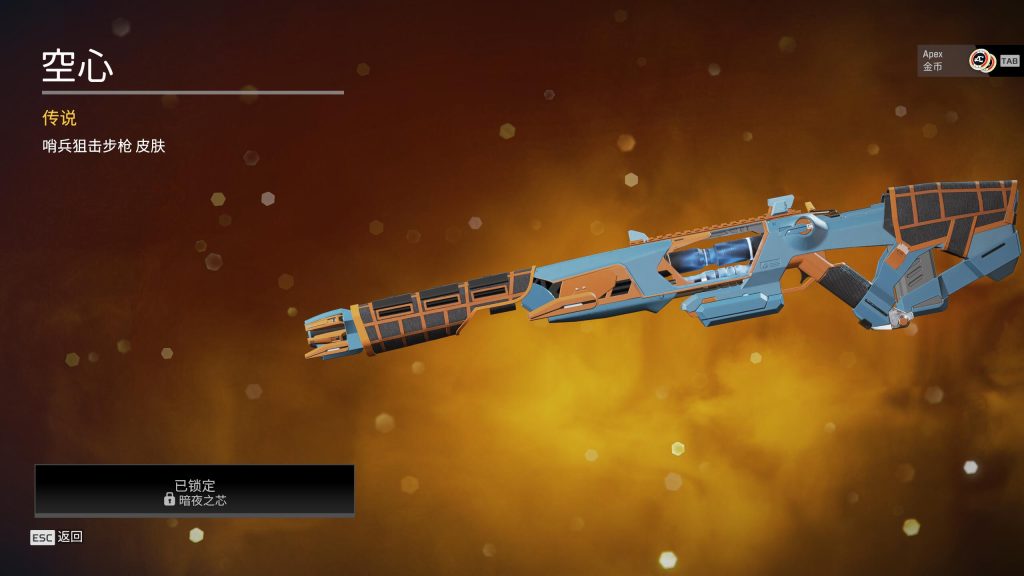Screen dimensions: 1024x576
Task: Click the locked 已锁定 暗夜之芯 button
Action: click(x=195, y=491)
